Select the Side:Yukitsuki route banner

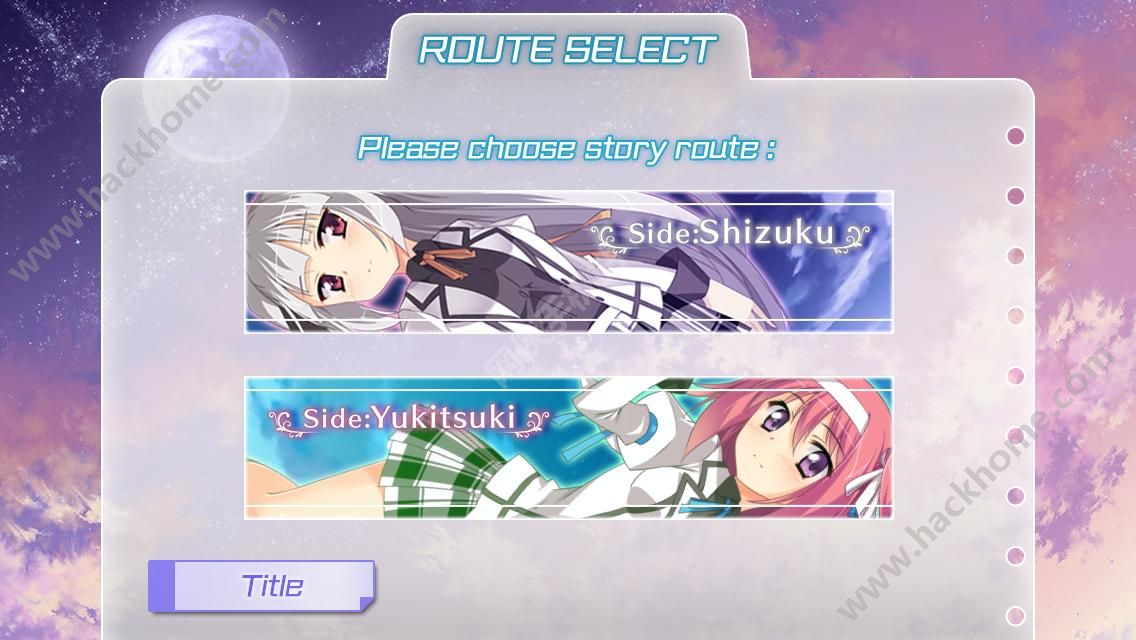pos(568,447)
